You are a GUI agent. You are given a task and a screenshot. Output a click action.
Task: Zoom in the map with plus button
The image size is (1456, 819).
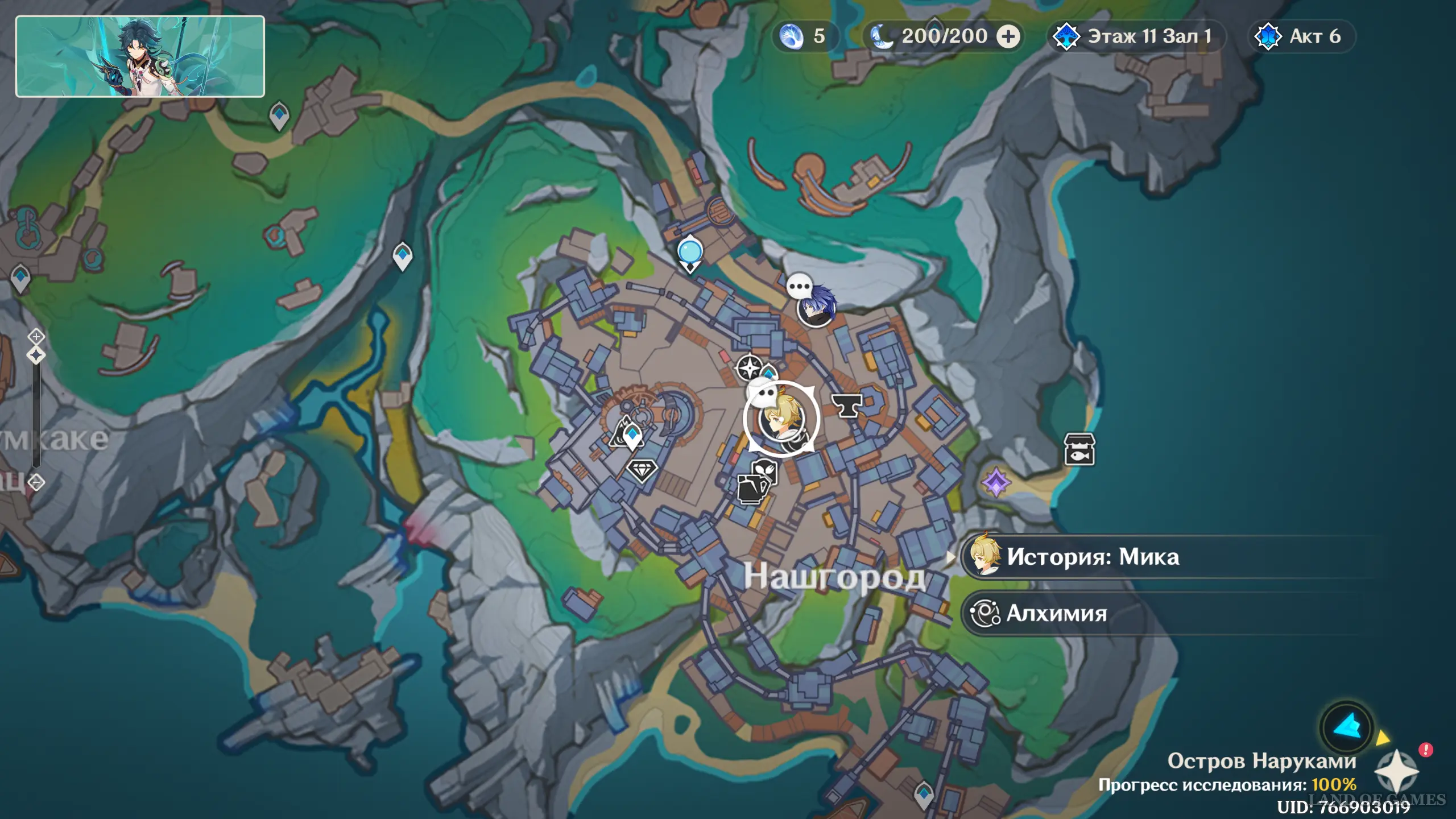click(36, 337)
